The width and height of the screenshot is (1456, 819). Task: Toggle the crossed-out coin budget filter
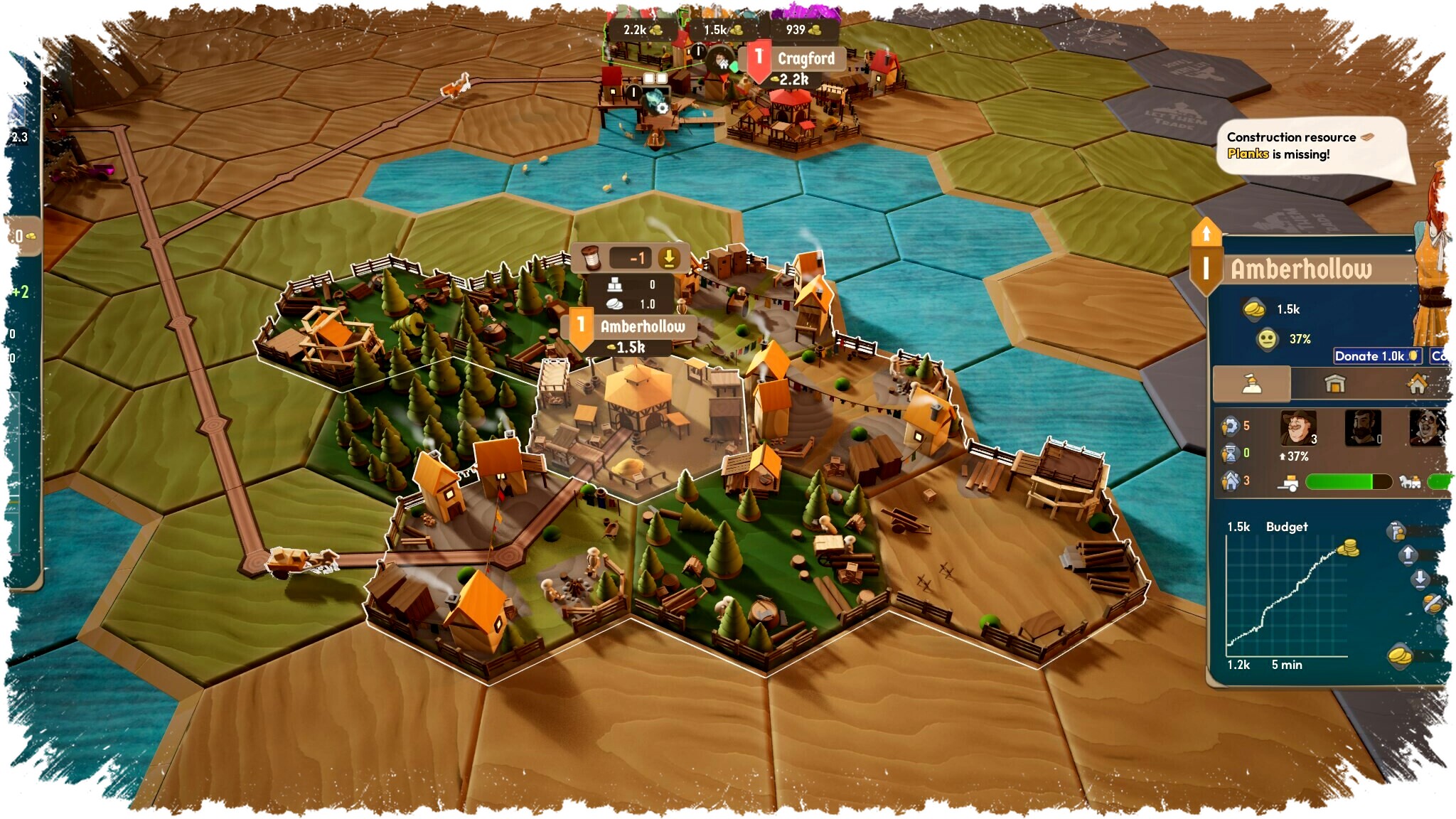pos(1432,604)
